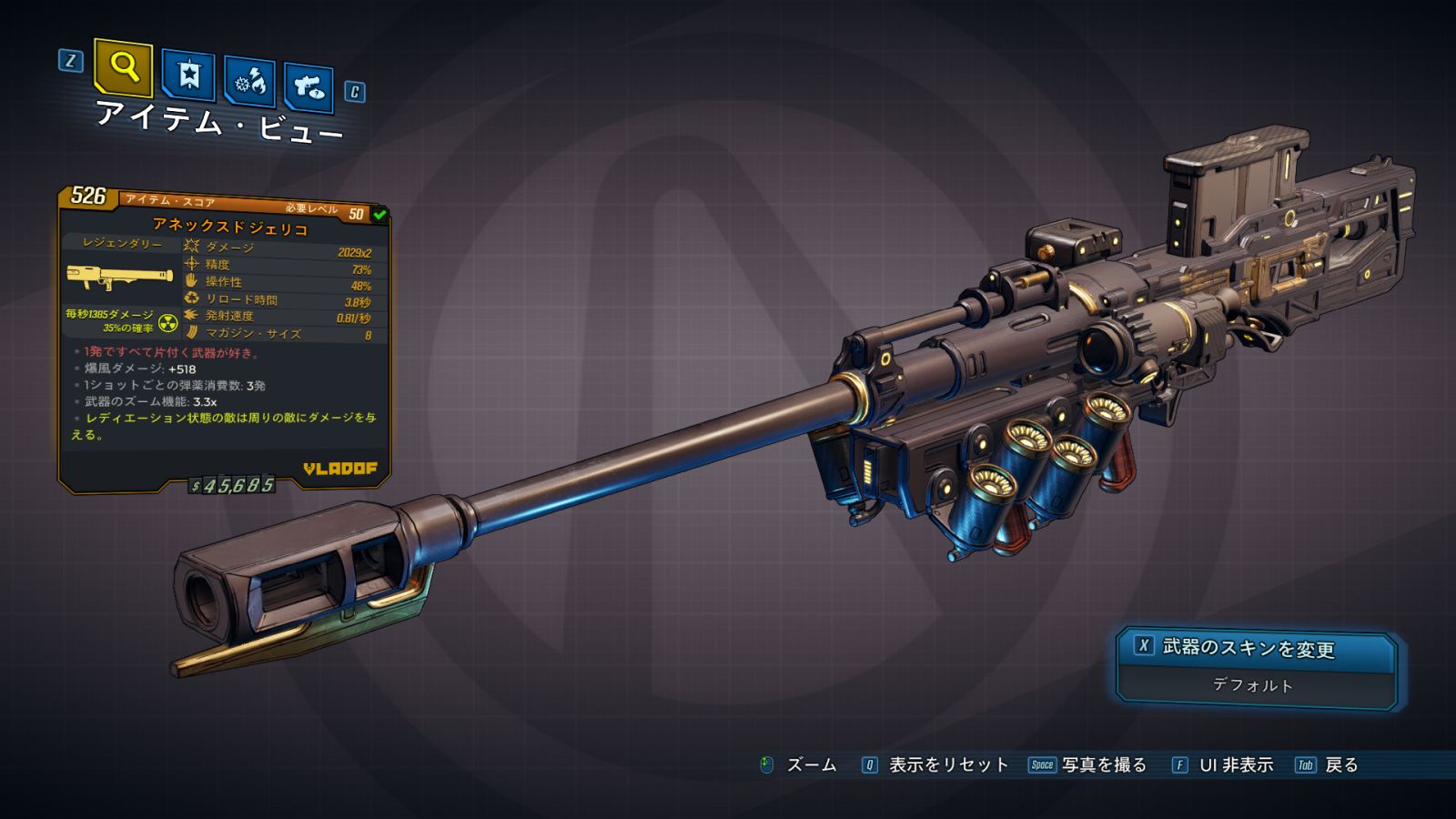Switch to the star banner tab
The height and width of the screenshot is (819, 1456).
coord(188,76)
